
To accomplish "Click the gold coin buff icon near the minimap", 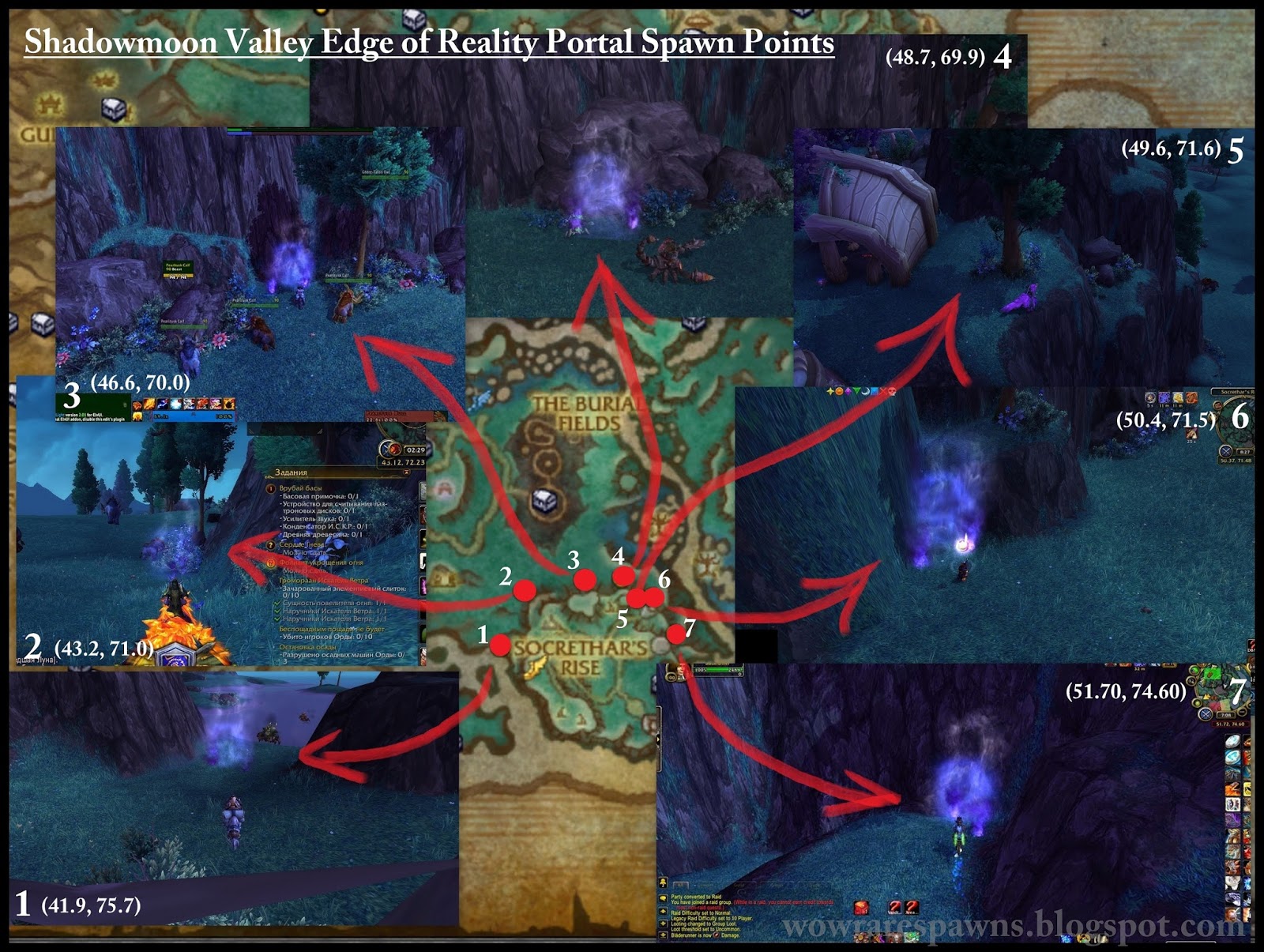I will [1176, 397].
